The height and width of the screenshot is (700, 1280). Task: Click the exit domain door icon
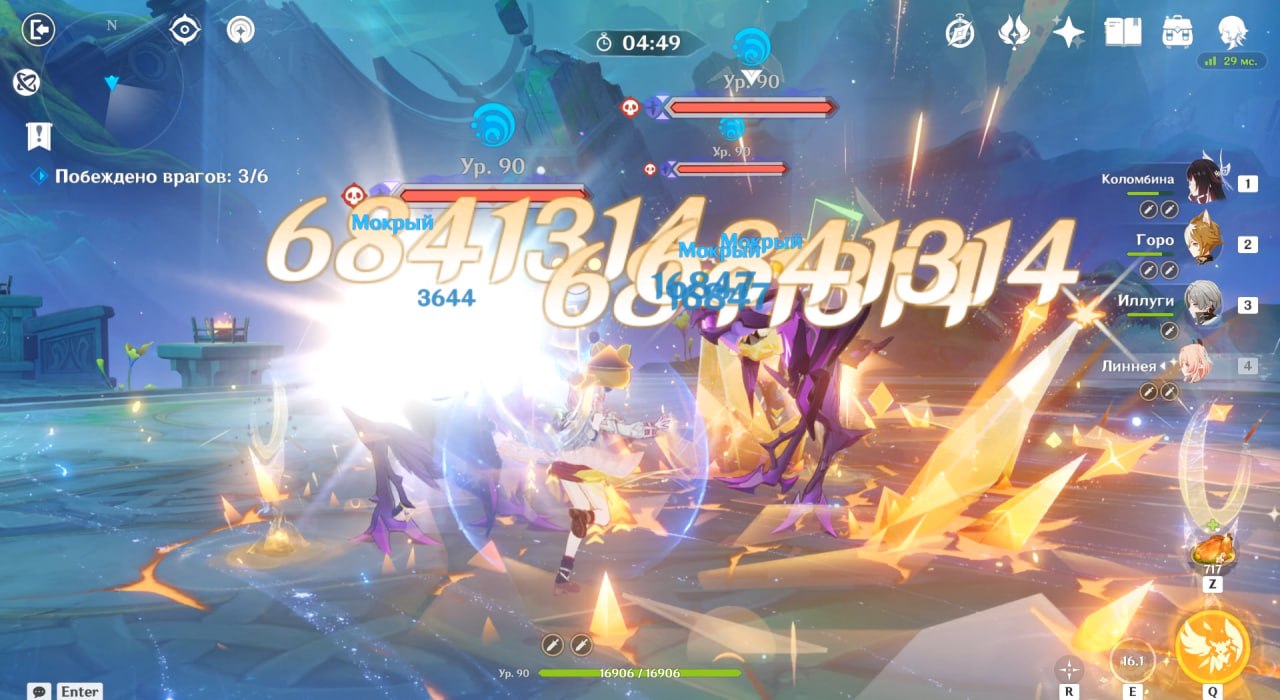(38, 31)
